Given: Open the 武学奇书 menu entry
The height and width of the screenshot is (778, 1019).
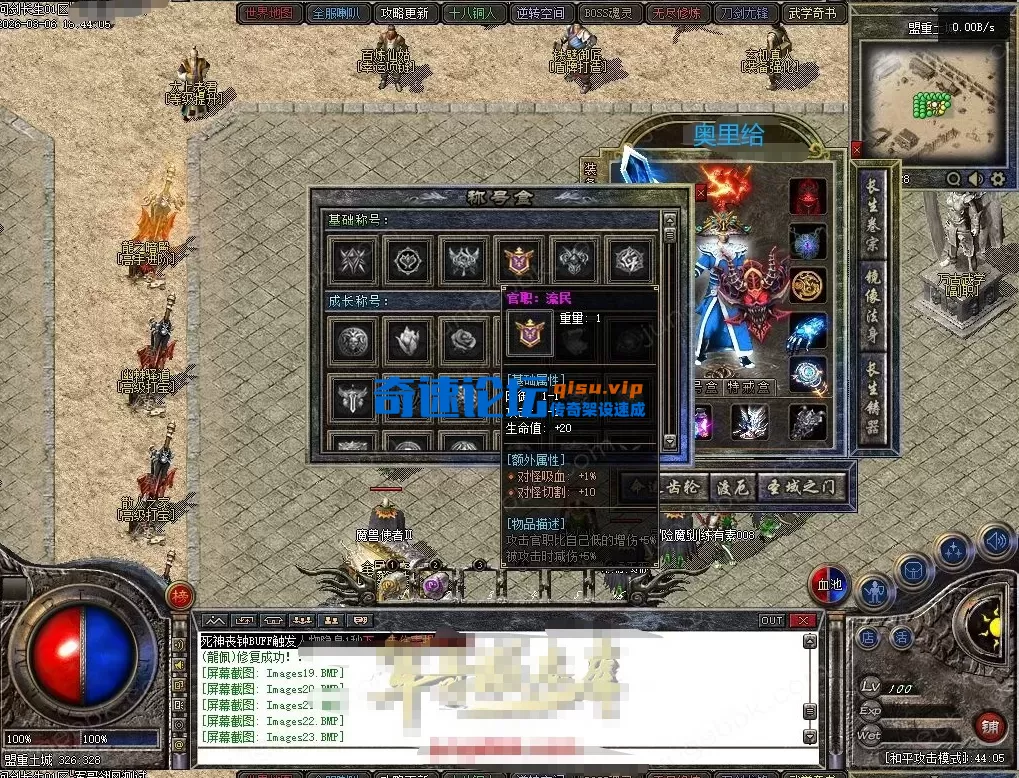Looking at the screenshot, I should pyautogui.click(x=811, y=13).
